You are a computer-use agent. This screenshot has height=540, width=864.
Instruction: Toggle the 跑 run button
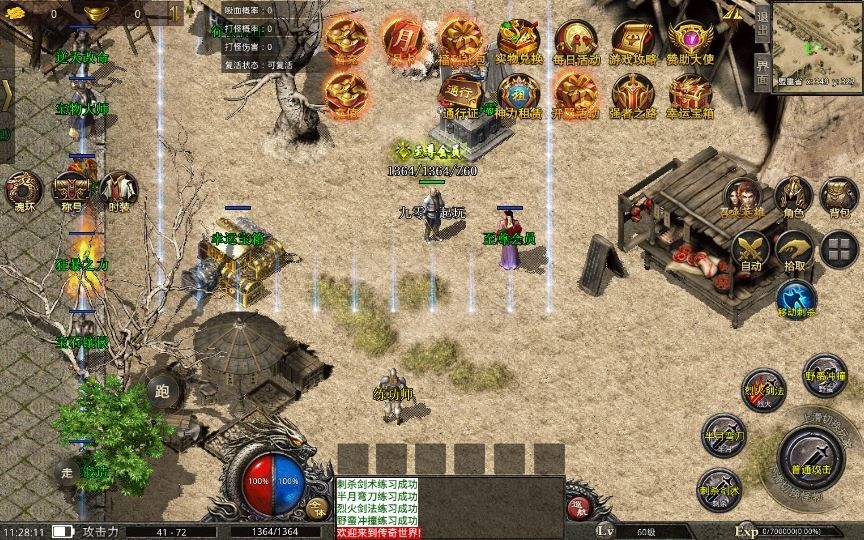coord(163,391)
